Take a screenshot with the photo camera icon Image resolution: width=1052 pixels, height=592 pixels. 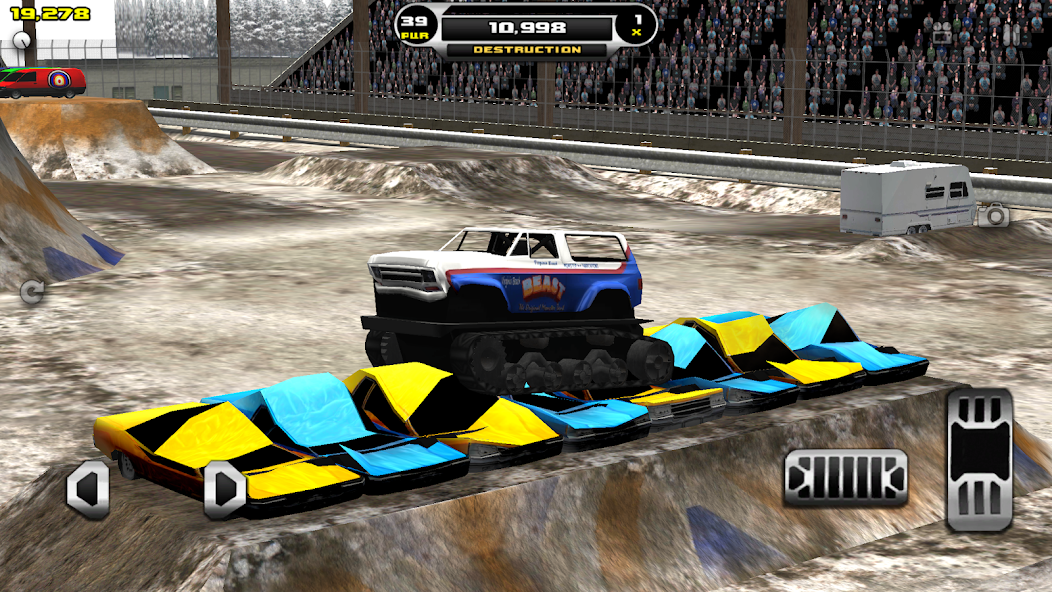click(993, 214)
